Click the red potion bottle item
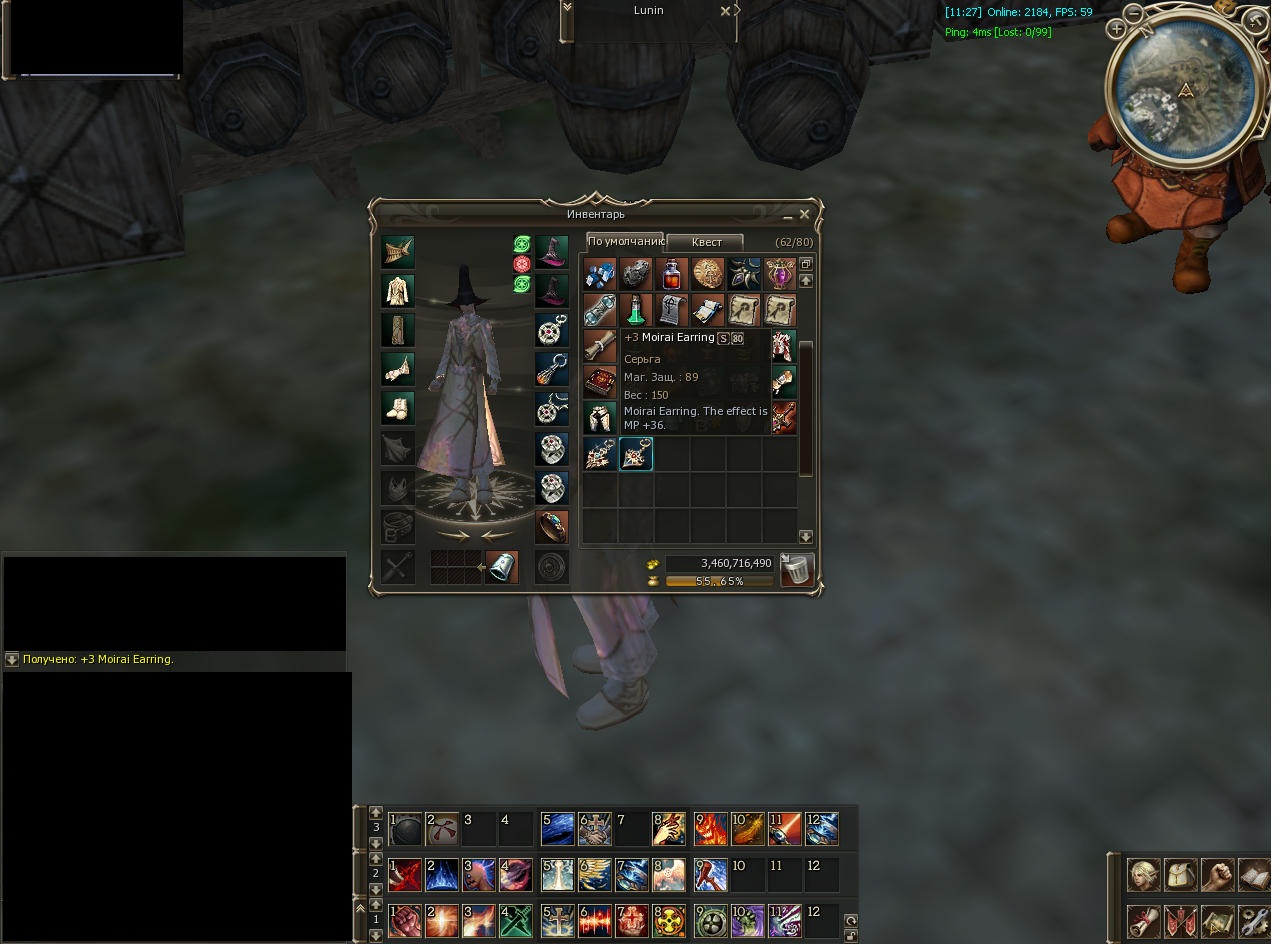Viewport: 1276px width, 944px height. 671,274
